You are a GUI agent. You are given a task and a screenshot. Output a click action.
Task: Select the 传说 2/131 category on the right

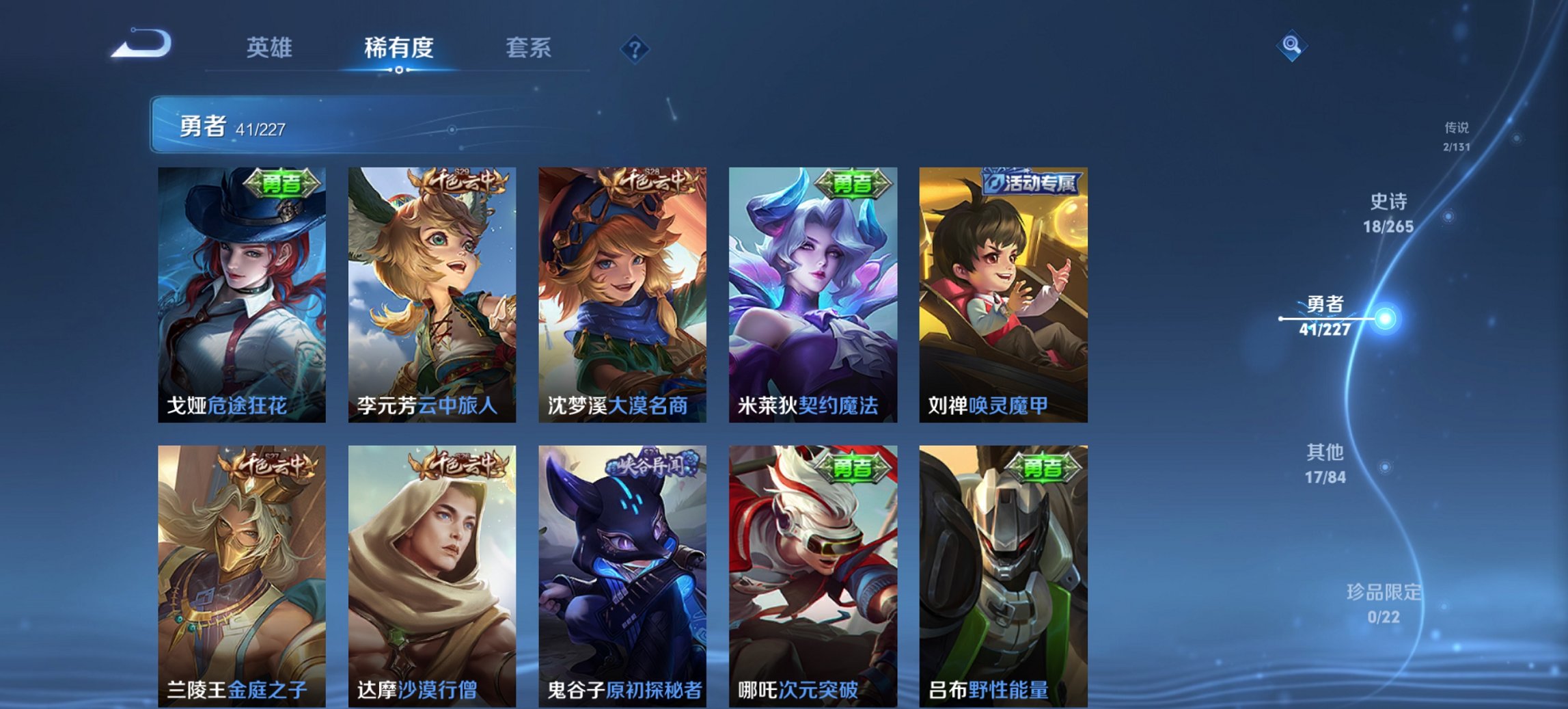1455,135
